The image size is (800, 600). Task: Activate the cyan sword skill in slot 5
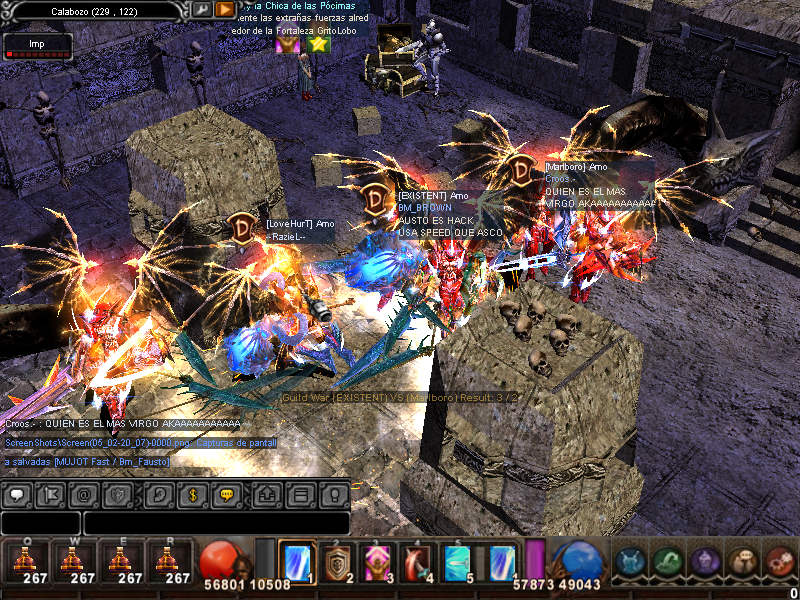(x=457, y=561)
